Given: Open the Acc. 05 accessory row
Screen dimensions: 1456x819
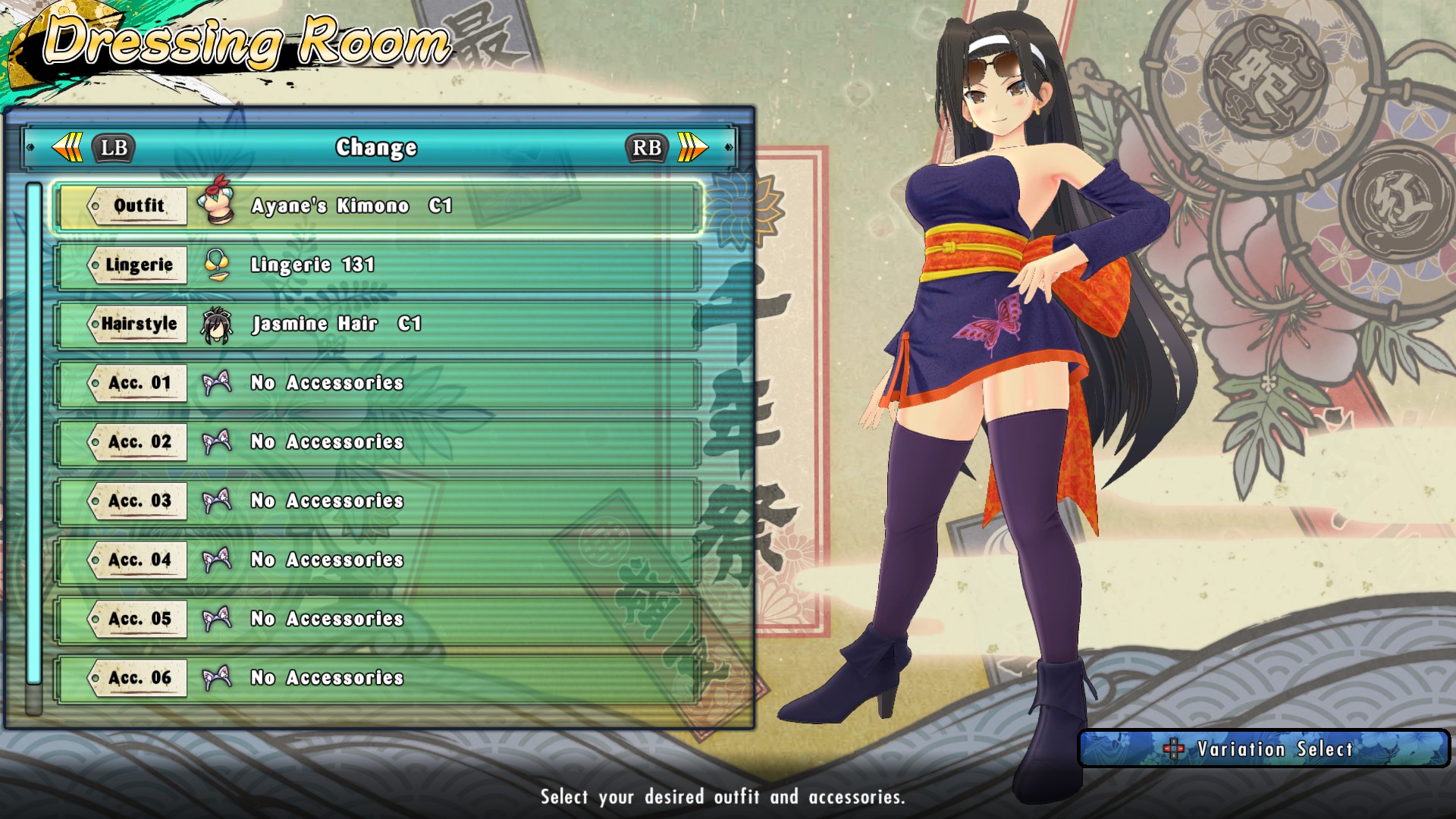Looking at the screenshot, I should coord(377,620).
